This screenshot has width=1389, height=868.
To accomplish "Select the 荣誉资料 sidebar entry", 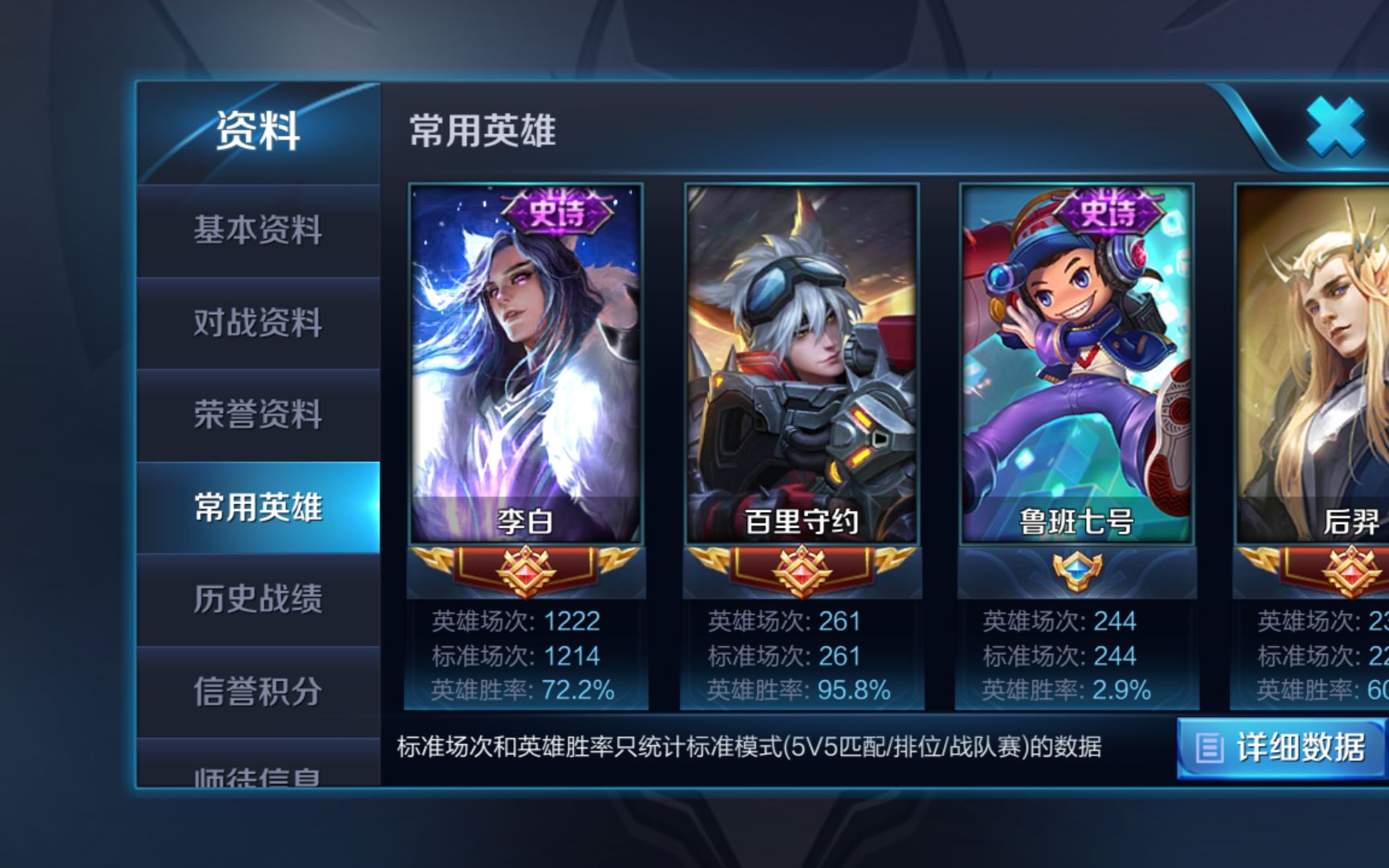I will 257,416.
